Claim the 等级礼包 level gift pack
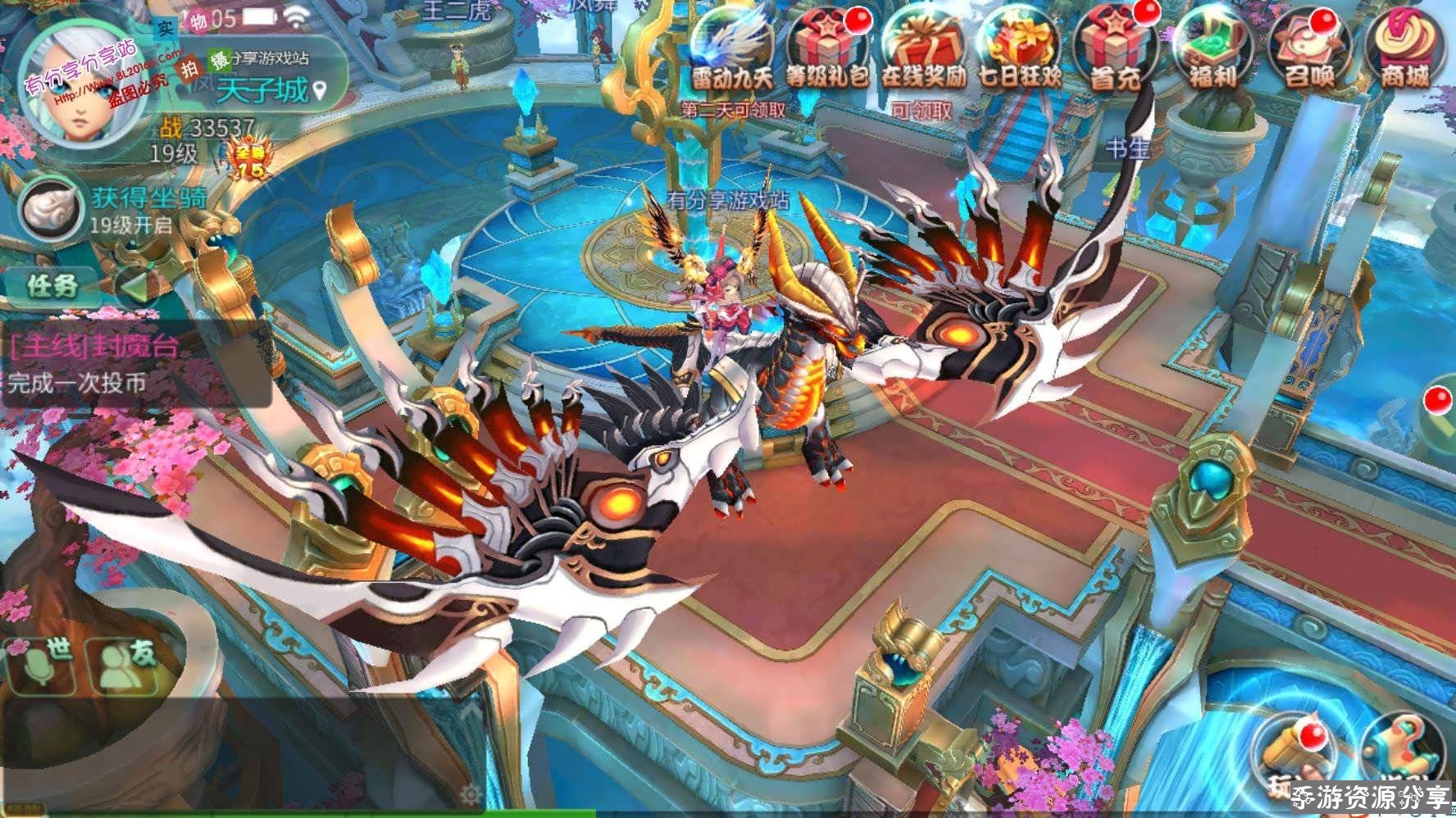 tap(826, 48)
